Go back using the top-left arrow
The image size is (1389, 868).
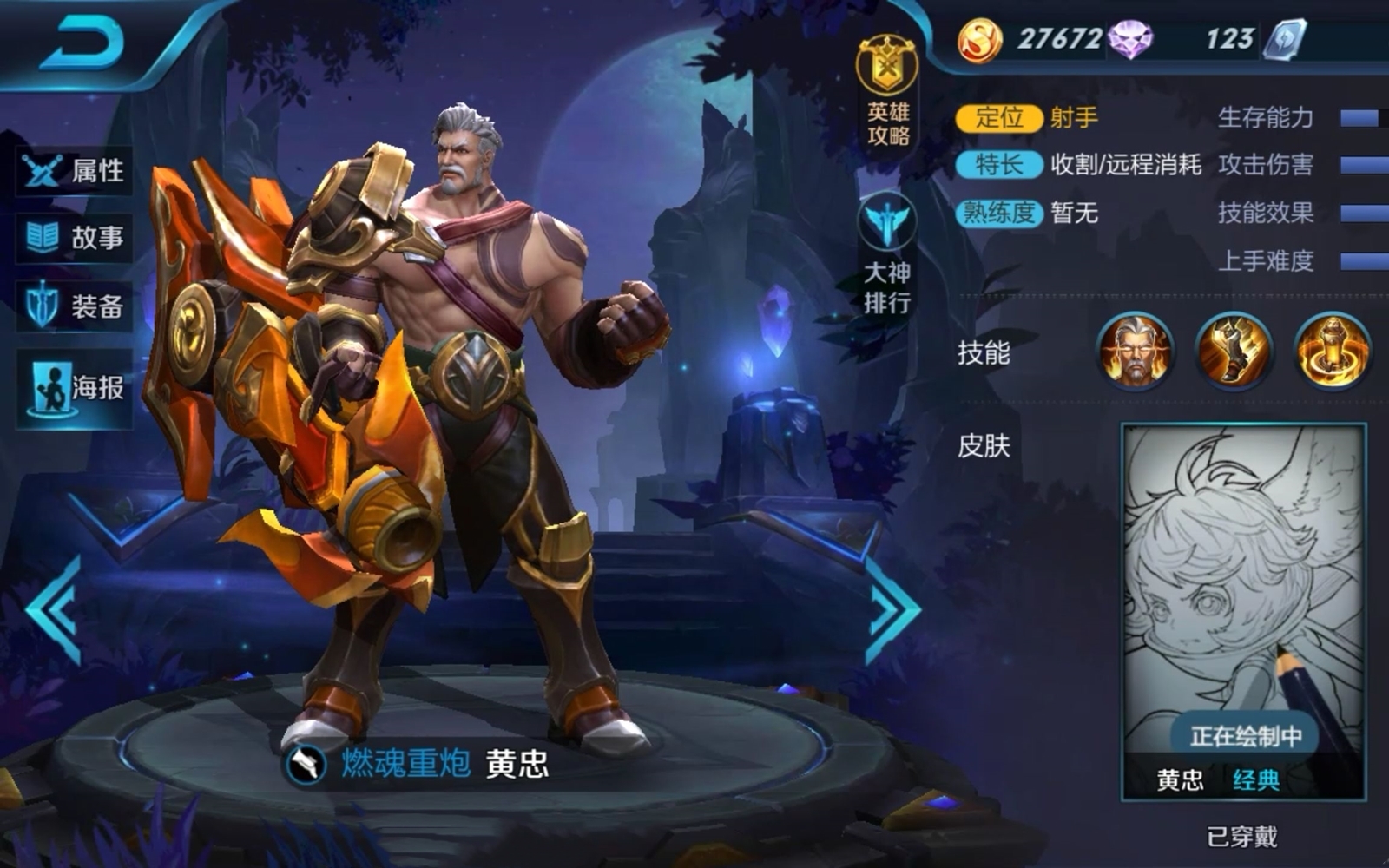[82, 43]
